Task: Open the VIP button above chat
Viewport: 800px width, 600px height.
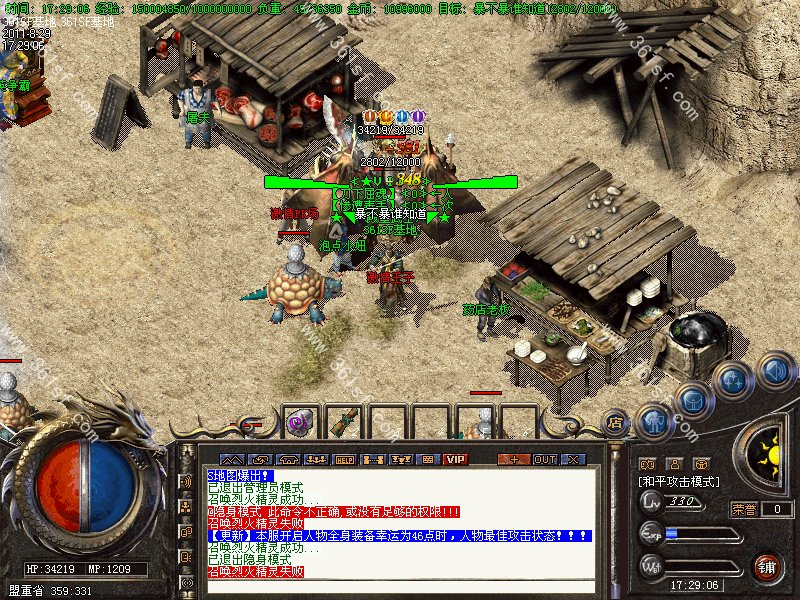Action: 456,459
